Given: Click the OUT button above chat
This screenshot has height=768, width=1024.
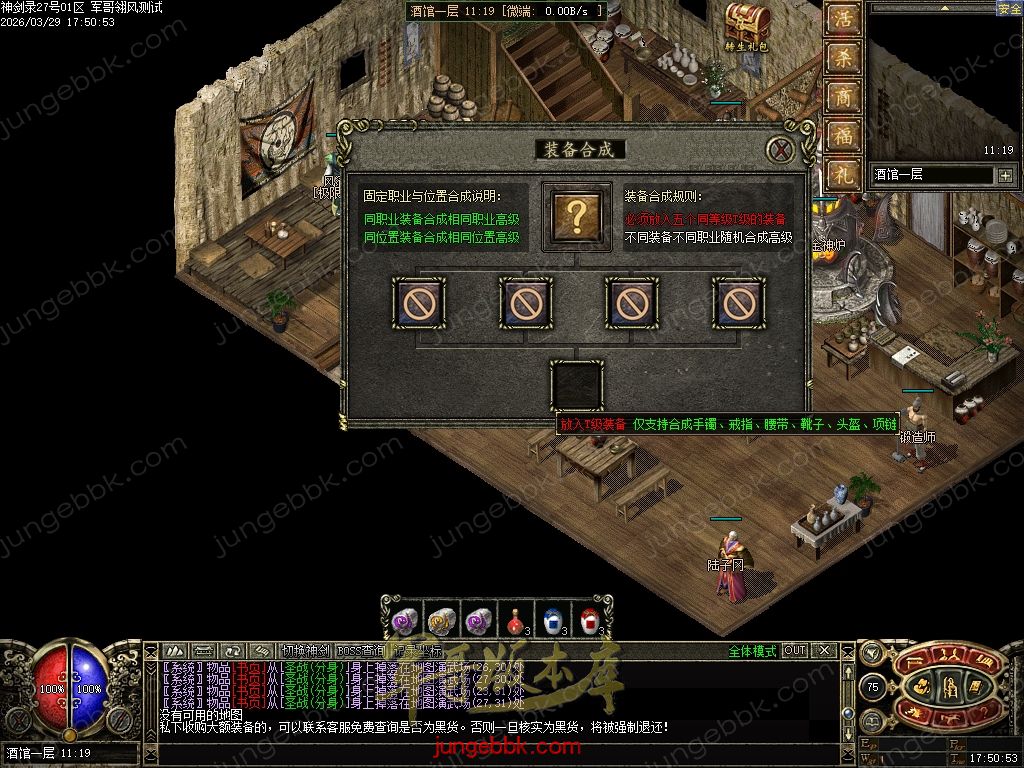Looking at the screenshot, I should (x=795, y=651).
